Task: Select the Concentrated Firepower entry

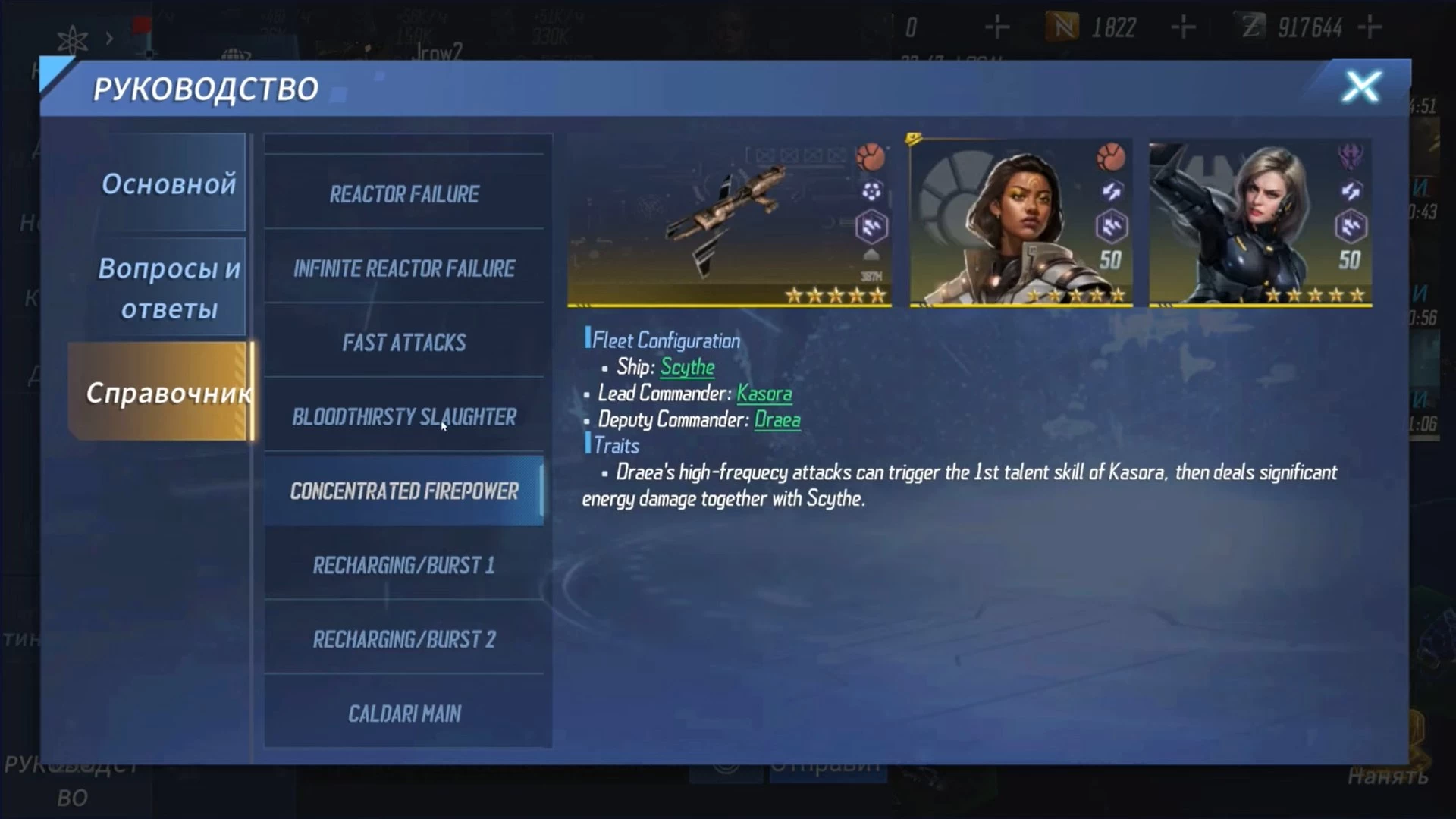Action: 404,491
